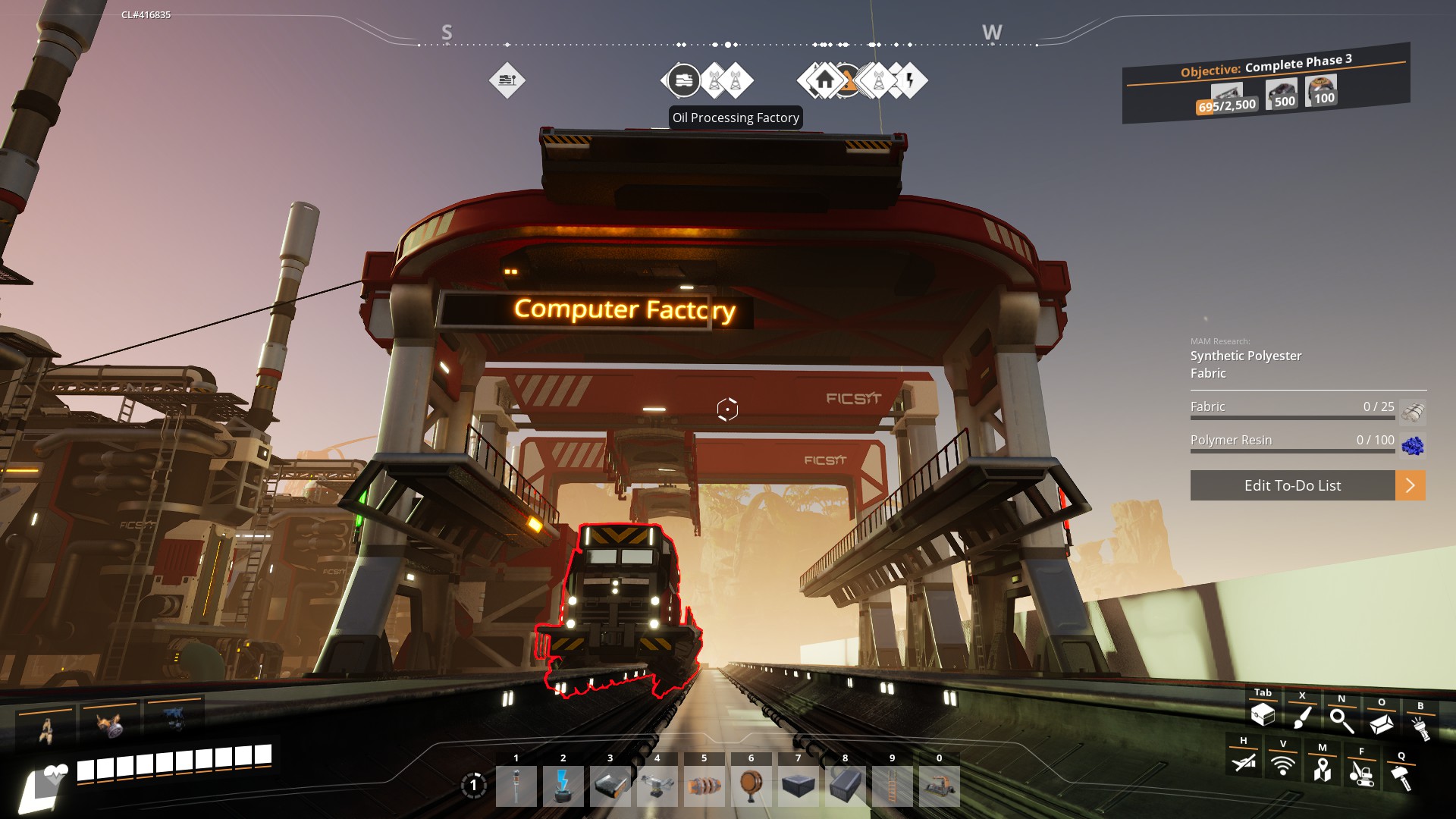Viewport: 1456px width, 819px height.
Task: Select the orange pipeline segment hotbar slot
Action: (704, 786)
